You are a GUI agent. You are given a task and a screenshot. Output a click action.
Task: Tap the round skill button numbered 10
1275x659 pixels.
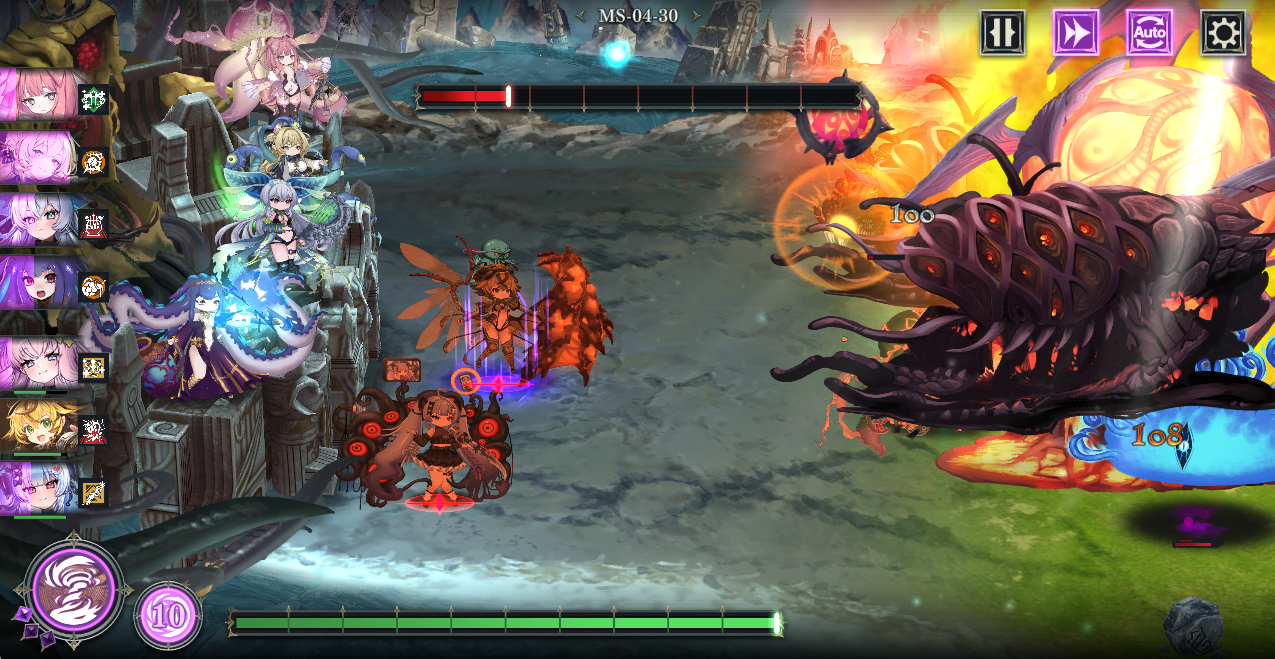coord(168,615)
